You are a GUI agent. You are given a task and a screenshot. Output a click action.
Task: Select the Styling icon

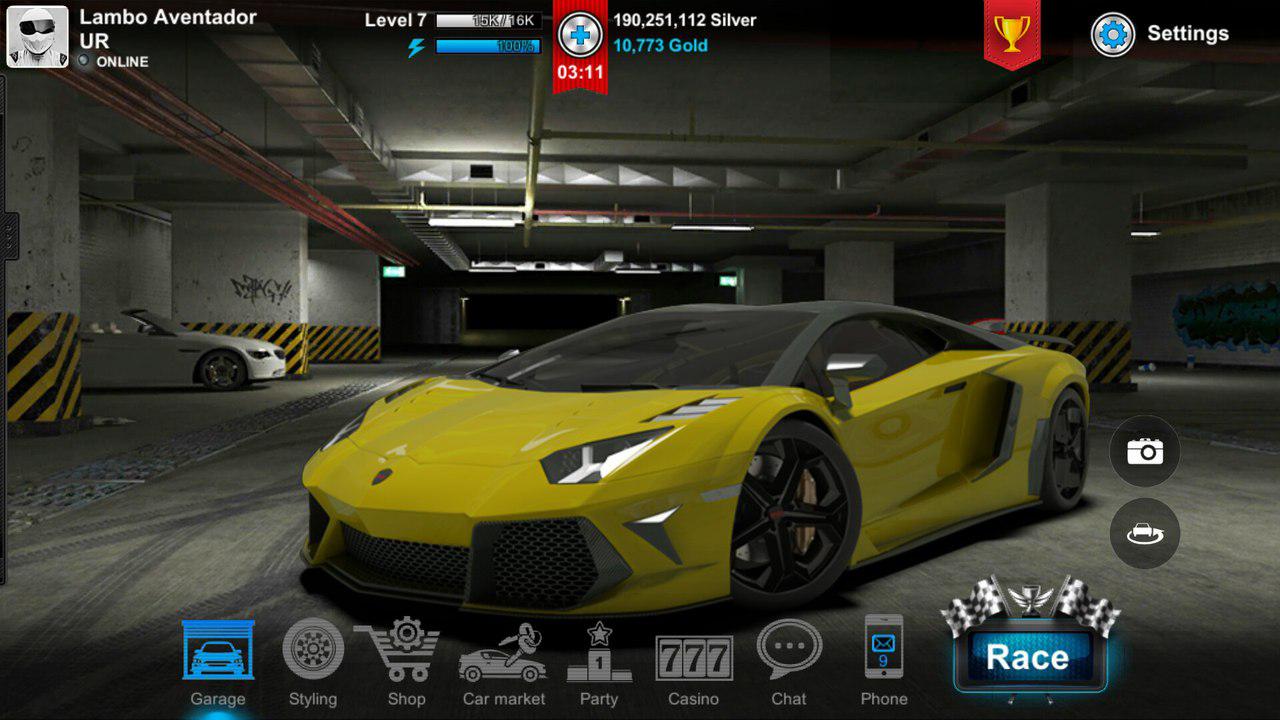coord(312,660)
